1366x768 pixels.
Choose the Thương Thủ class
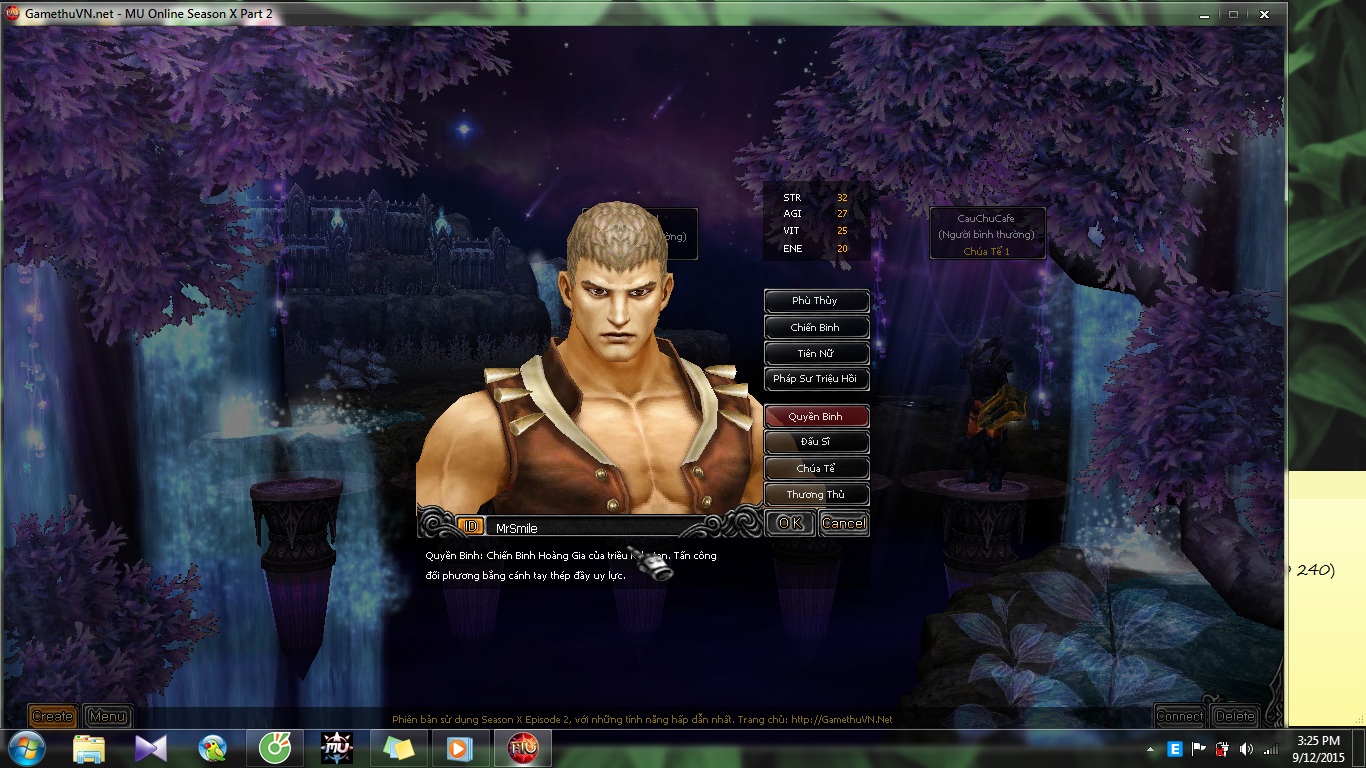(x=816, y=494)
